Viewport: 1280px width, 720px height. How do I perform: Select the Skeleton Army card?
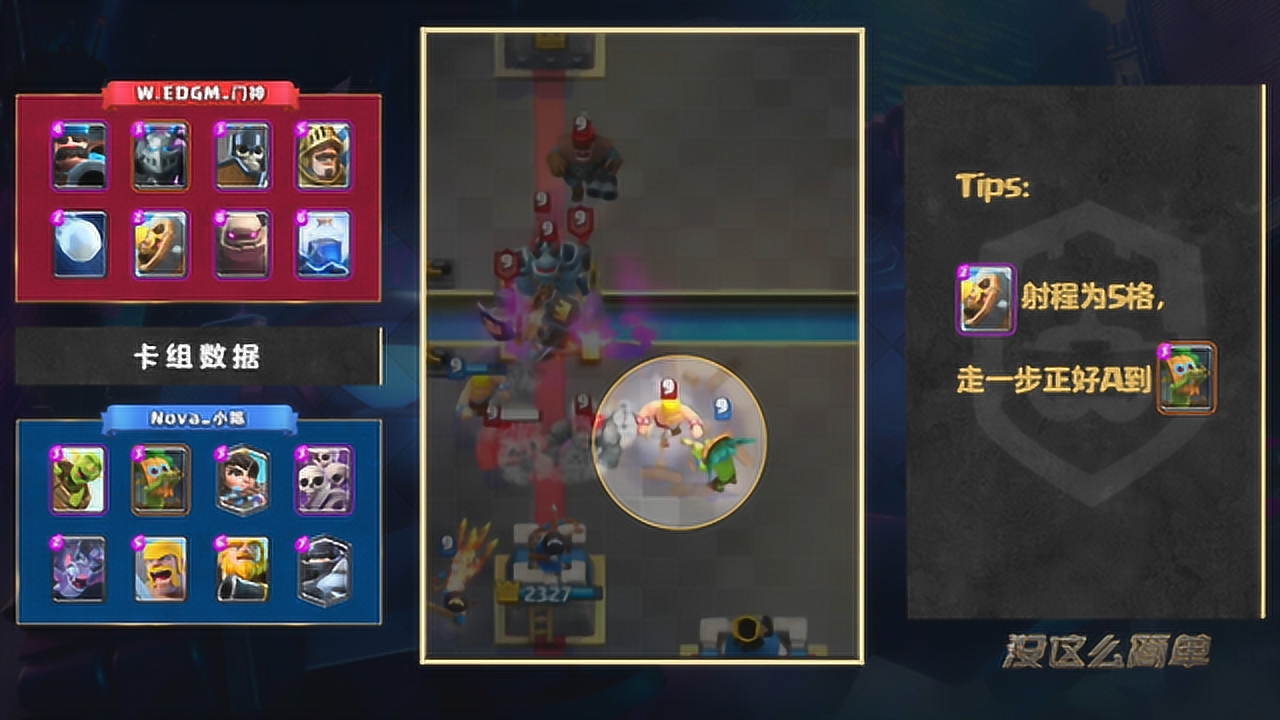pos(323,480)
